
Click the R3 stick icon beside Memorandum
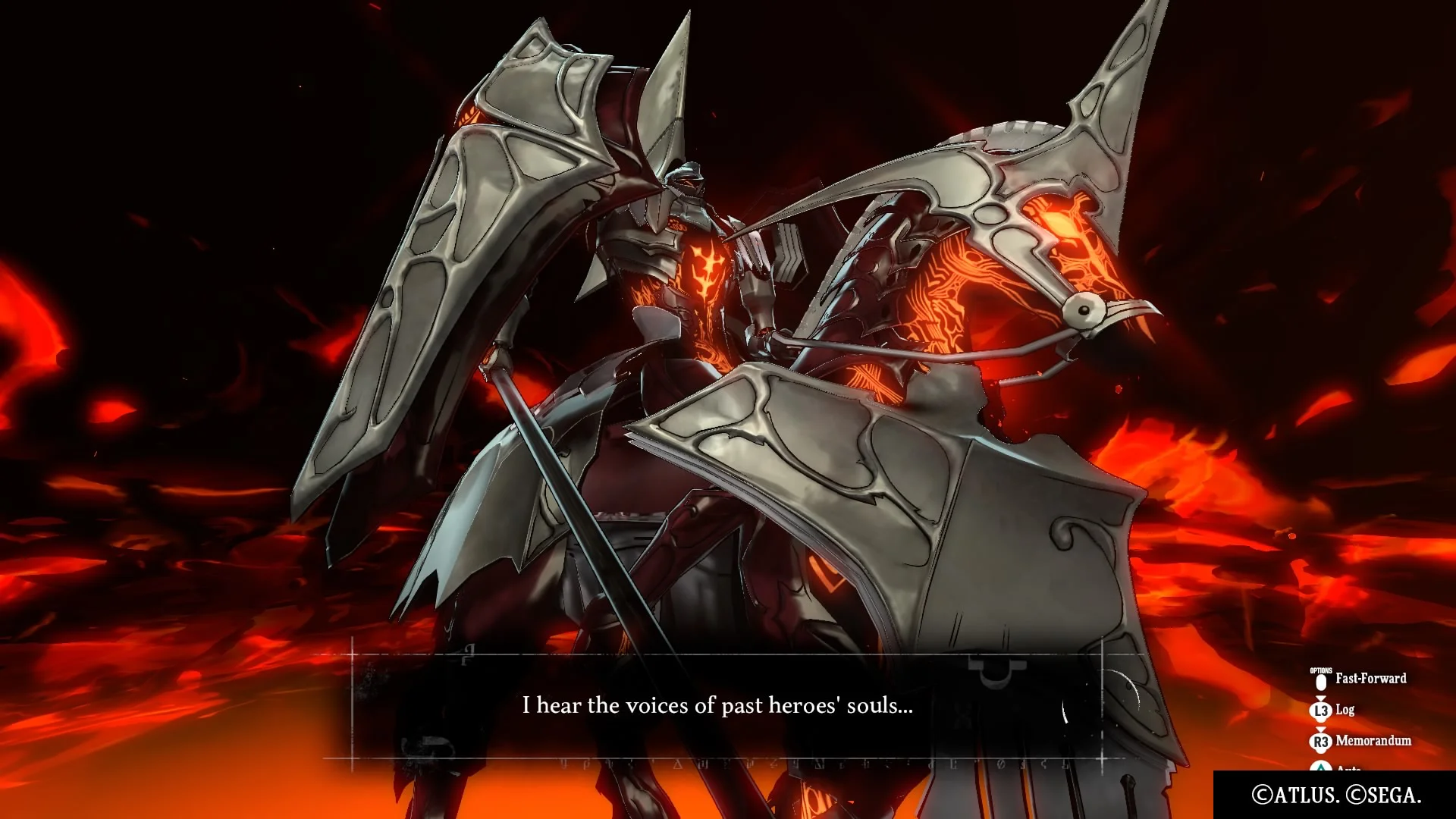point(1321,741)
